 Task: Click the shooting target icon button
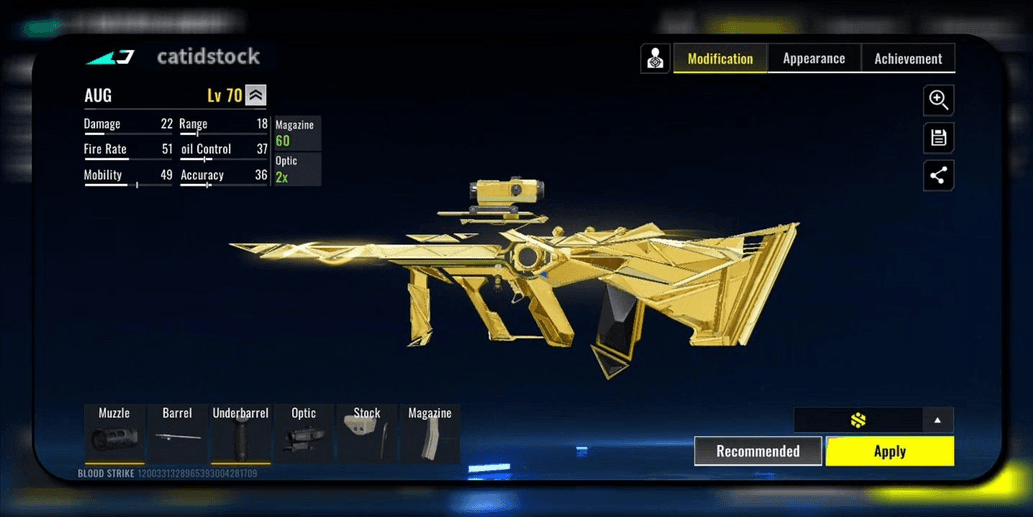(655, 59)
